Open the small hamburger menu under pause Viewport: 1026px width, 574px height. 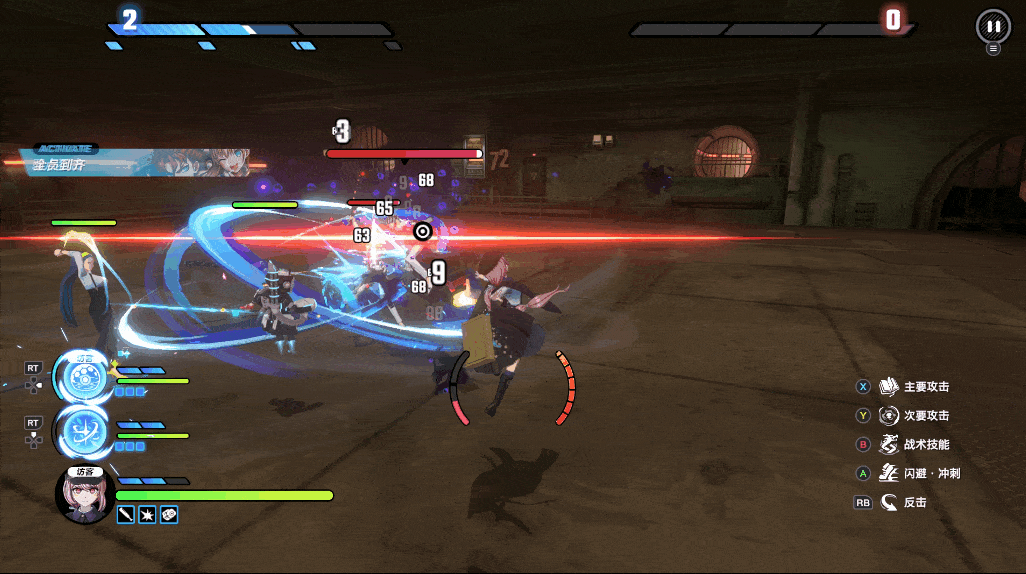pos(993,48)
